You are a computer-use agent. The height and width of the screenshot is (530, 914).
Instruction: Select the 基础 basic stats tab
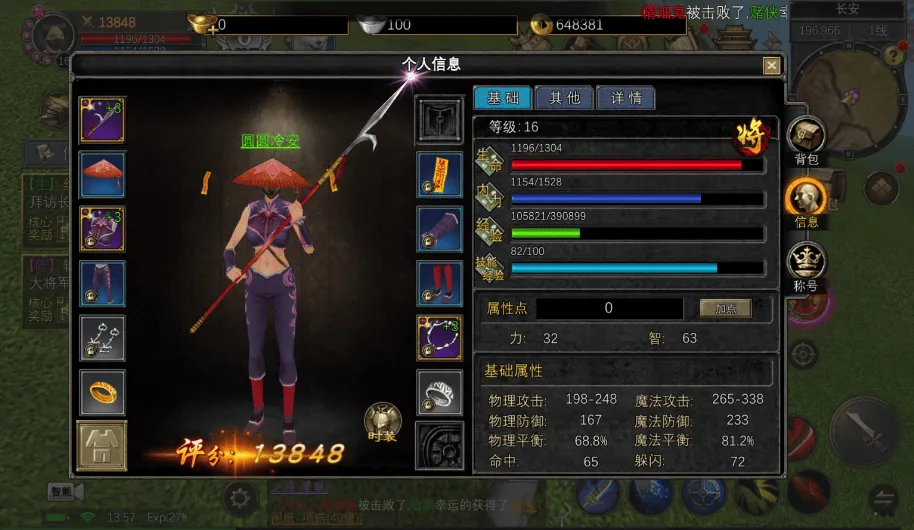pyautogui.click(x=503, y=98)
